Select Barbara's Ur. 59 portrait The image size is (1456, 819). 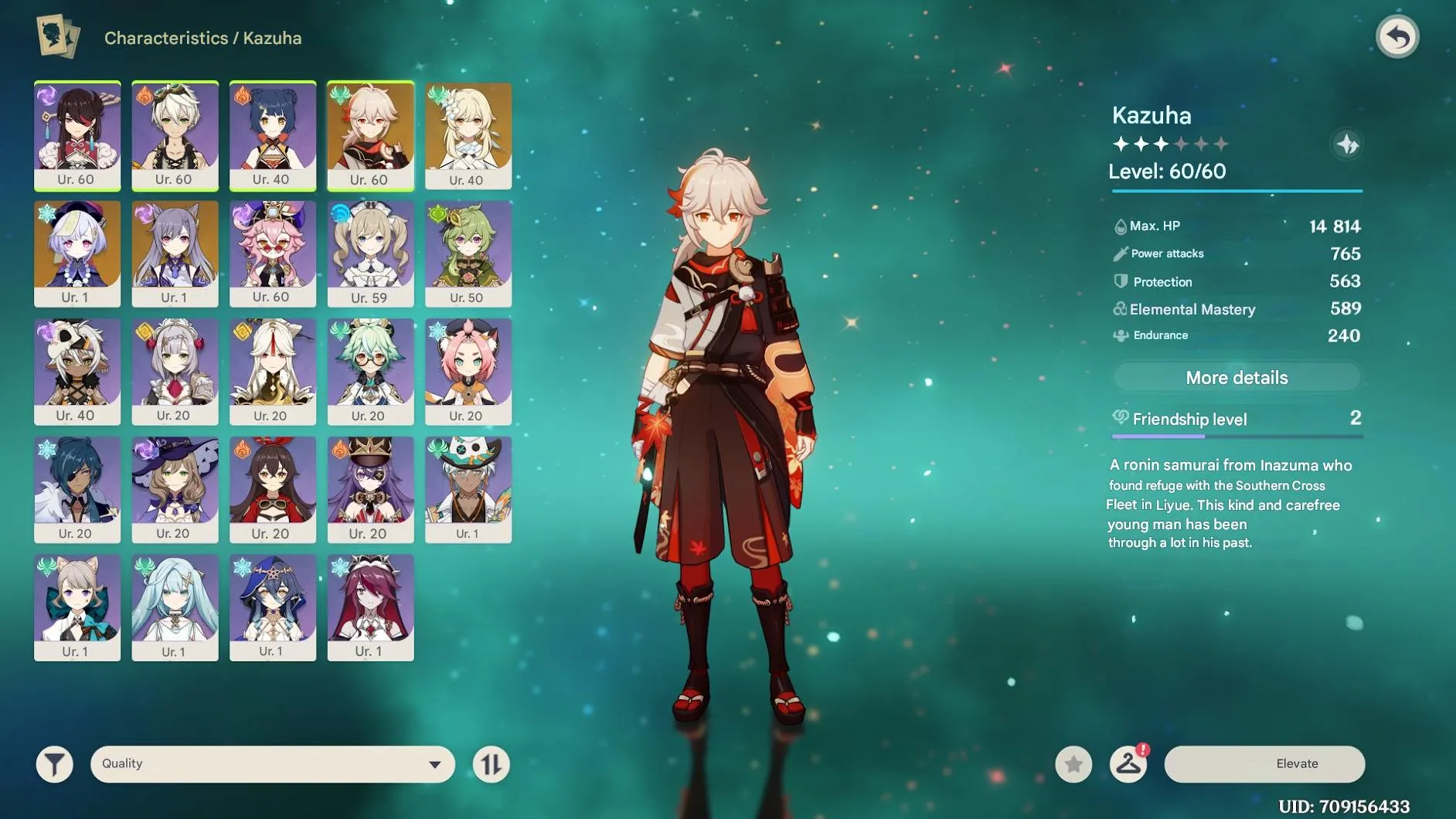click(x=370, y=253)
